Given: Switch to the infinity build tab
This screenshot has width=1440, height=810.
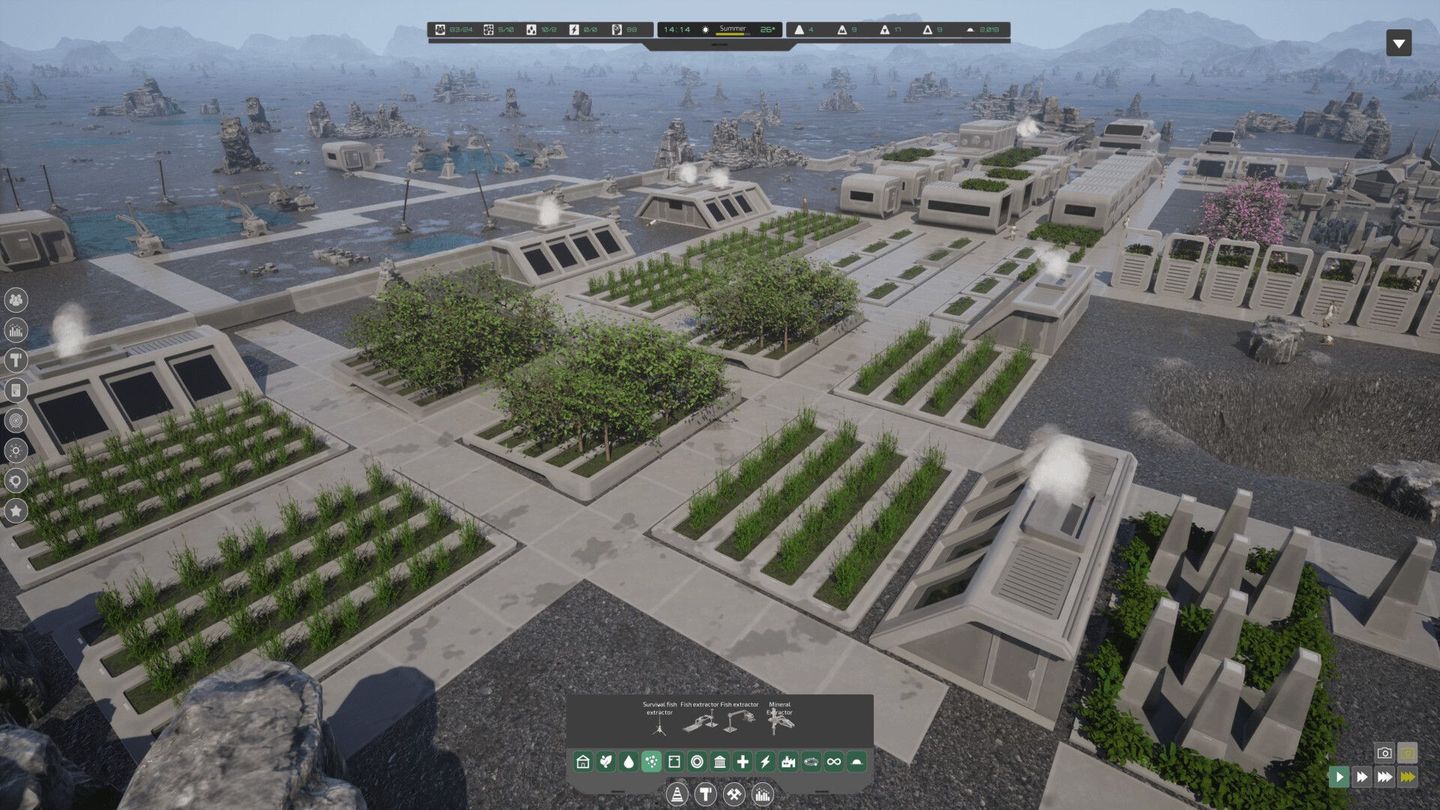Looking at the screenshot, I should [x=834, y=761].
